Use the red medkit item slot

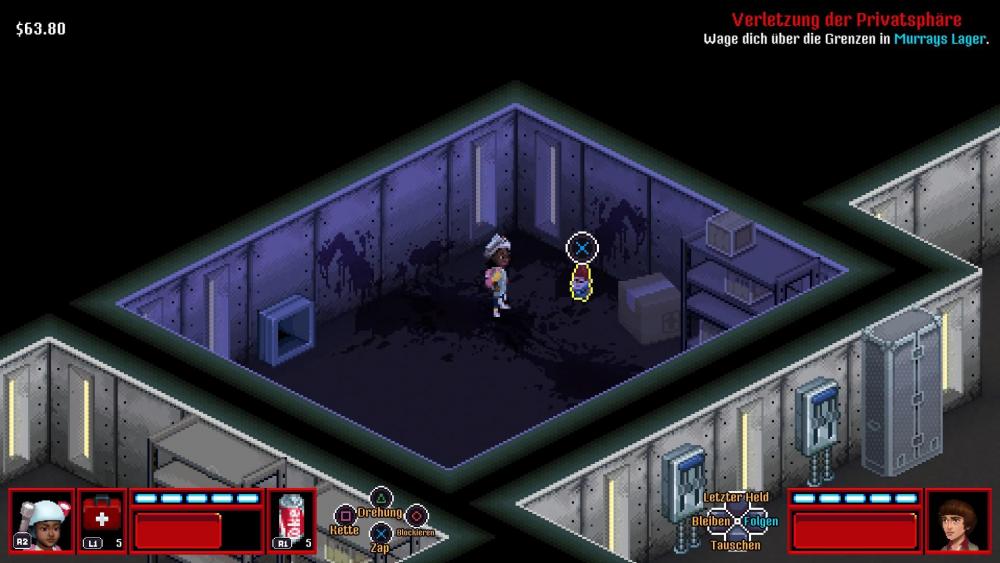pyautogui.click(x=102, y=520)
